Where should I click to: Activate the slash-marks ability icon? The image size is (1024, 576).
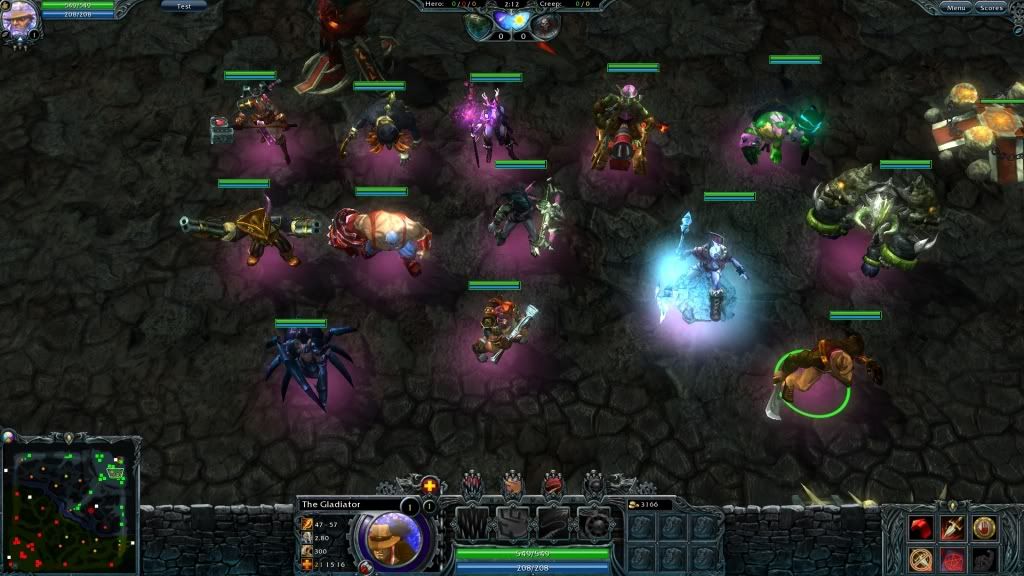553,522
